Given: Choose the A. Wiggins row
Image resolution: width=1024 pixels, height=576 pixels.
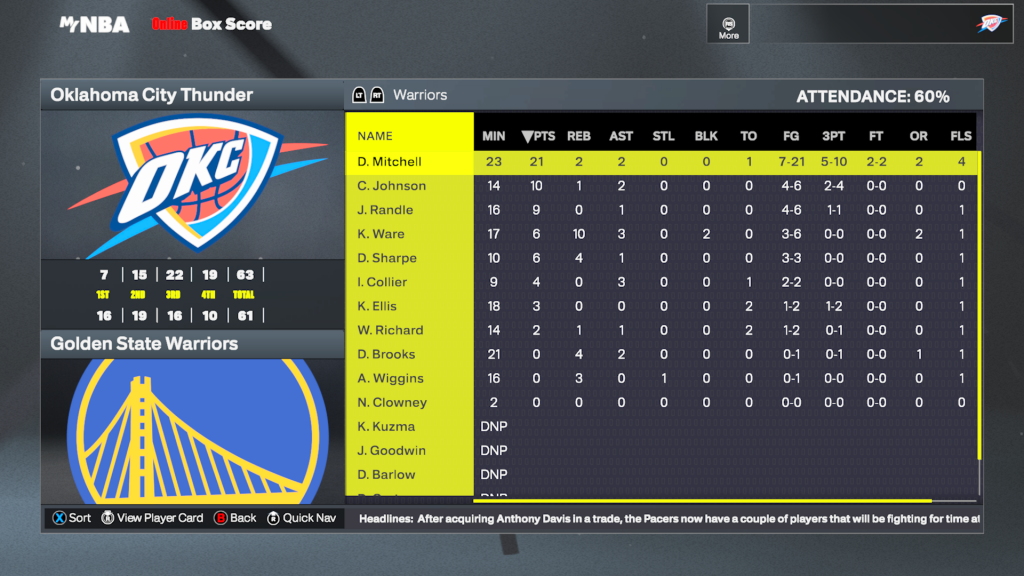Looking at the screenshot, I should coord(391,378).
